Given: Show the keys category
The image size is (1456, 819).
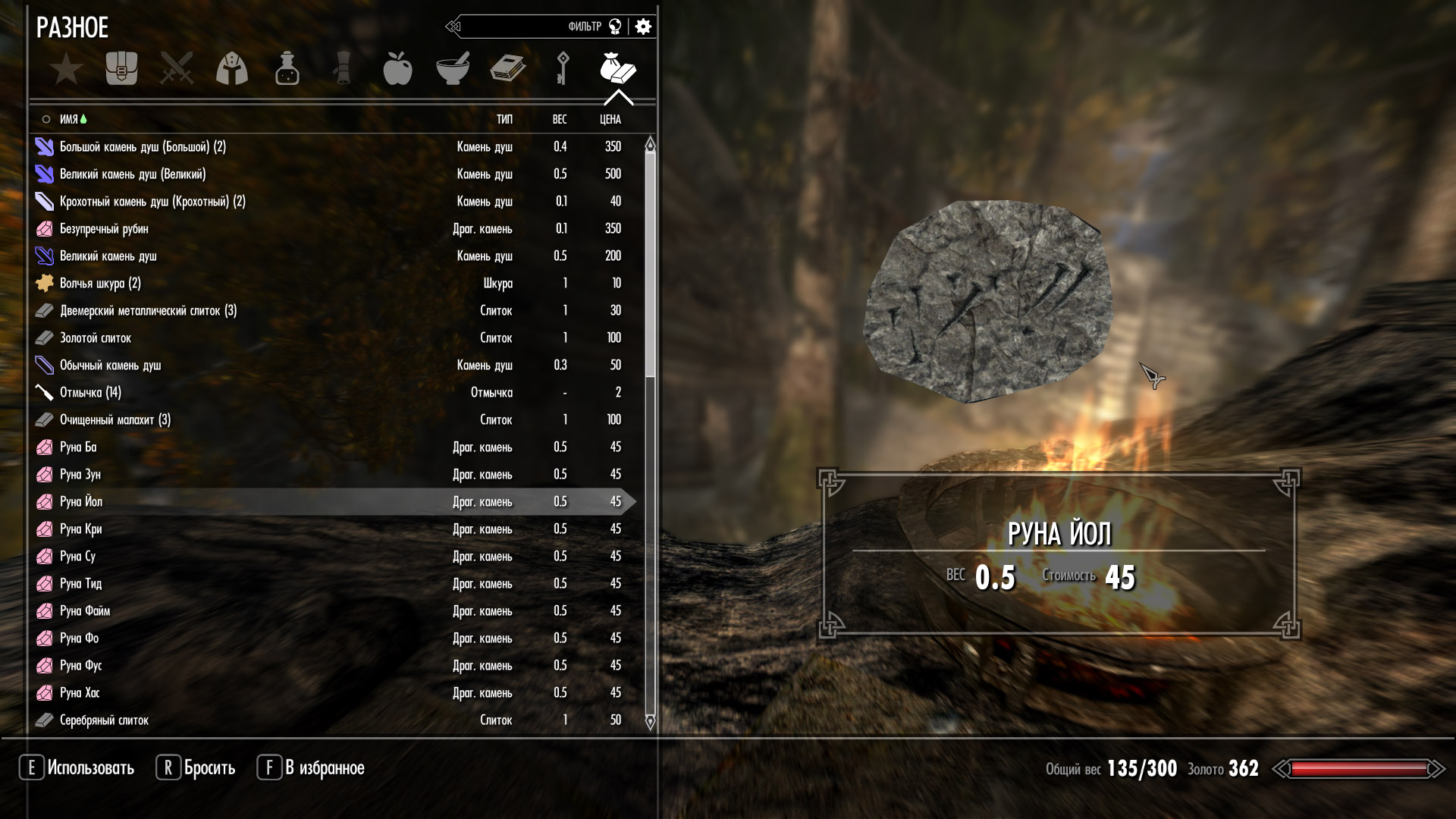Looking at the screenshot, I should (563, 69).
